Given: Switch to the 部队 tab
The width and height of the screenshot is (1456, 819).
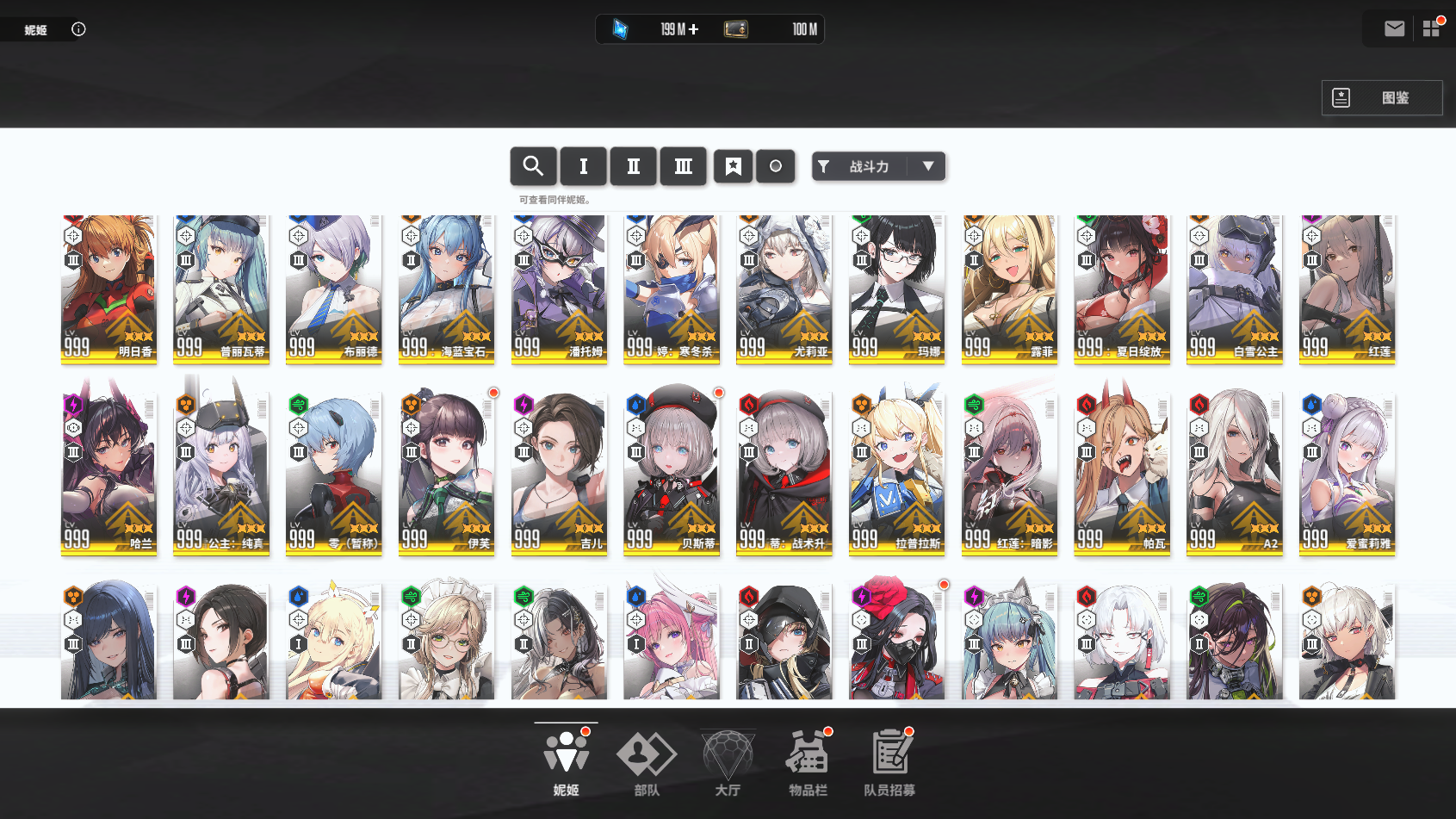Looking at the screenshot, I should pos(647,762).
